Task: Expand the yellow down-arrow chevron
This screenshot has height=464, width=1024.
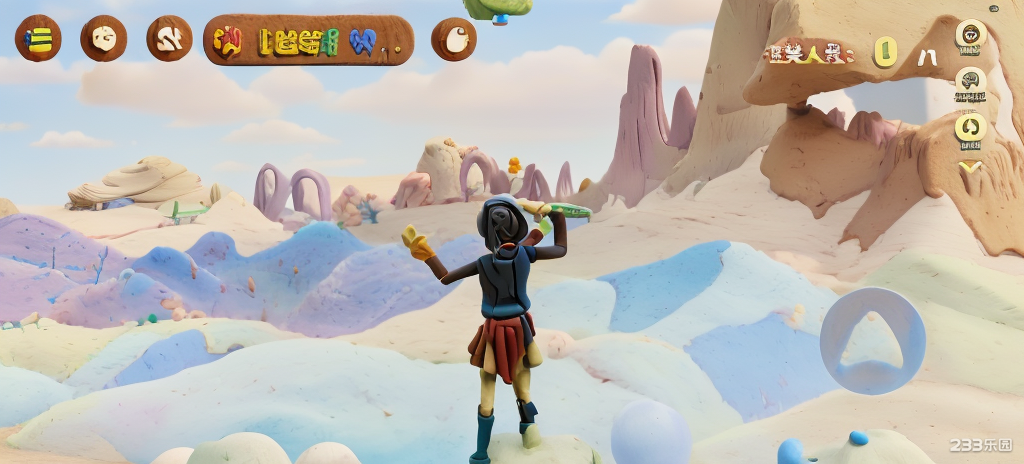Action: [x=970, y=166]
